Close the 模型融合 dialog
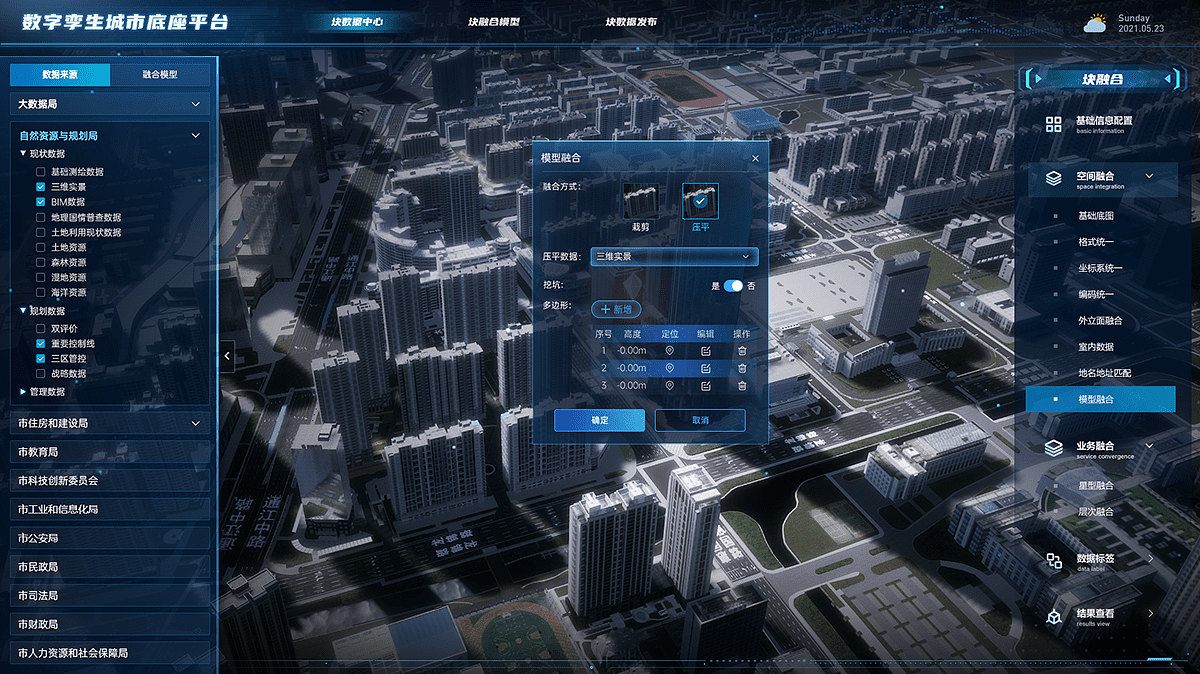This screenshot has width=1200, height=674. click(755, 158)
